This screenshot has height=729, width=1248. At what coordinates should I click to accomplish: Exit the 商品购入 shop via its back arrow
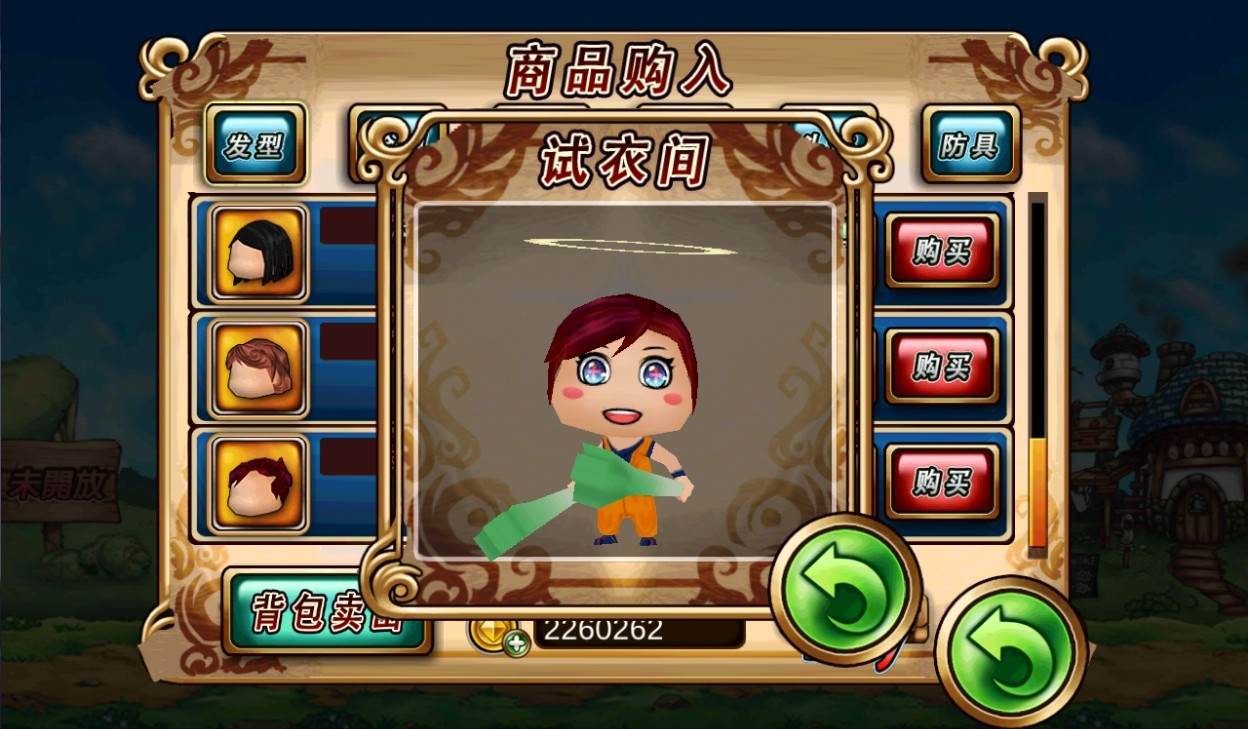click(x=1010, y=652)
